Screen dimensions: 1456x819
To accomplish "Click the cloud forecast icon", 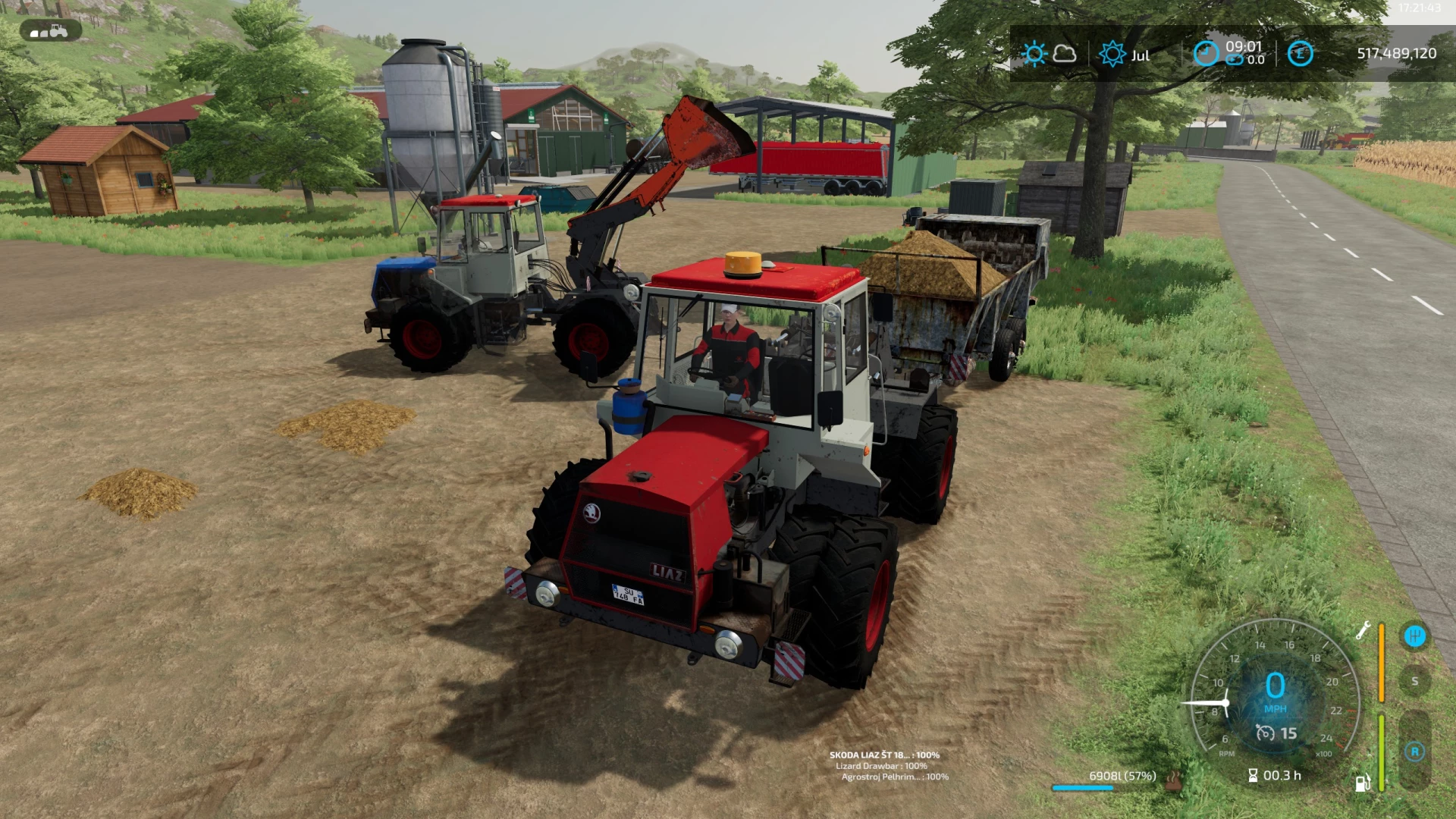I will pyautogui.click(x=1065, y=54).
